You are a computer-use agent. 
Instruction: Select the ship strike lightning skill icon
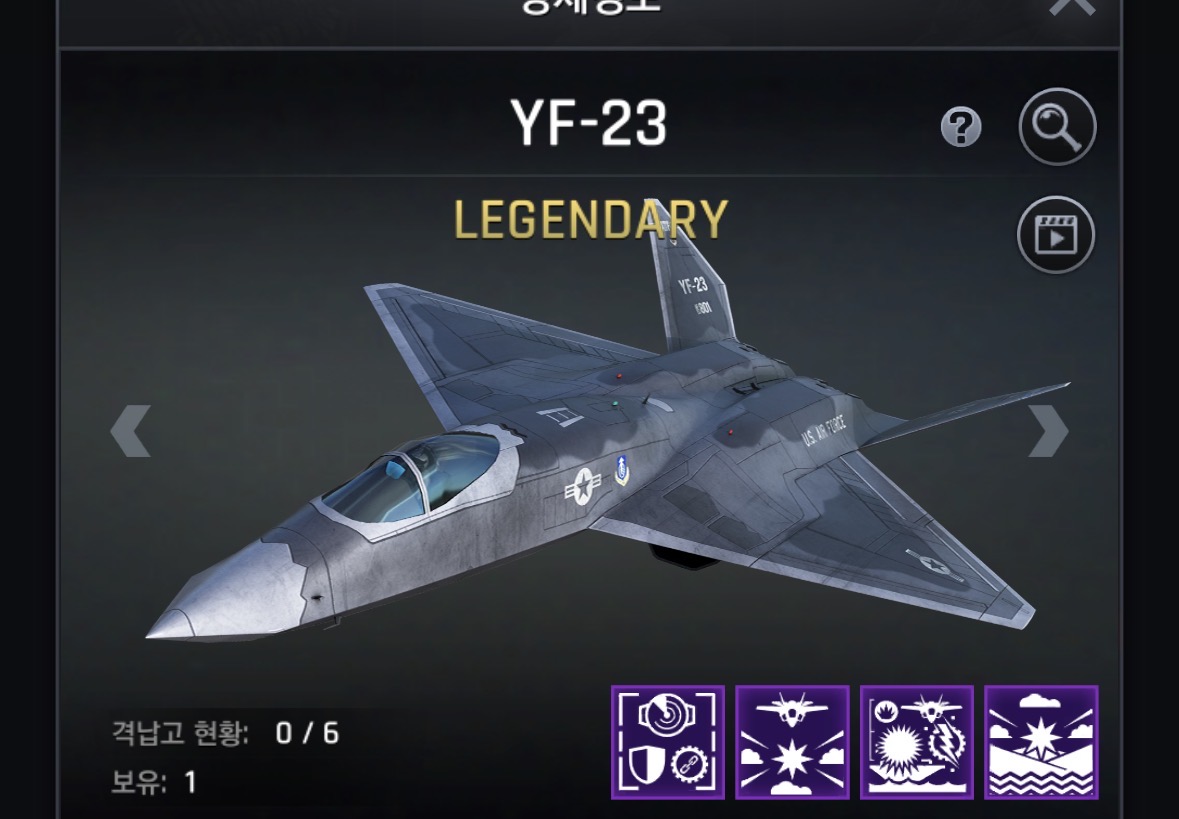click(x=917, y=742)
